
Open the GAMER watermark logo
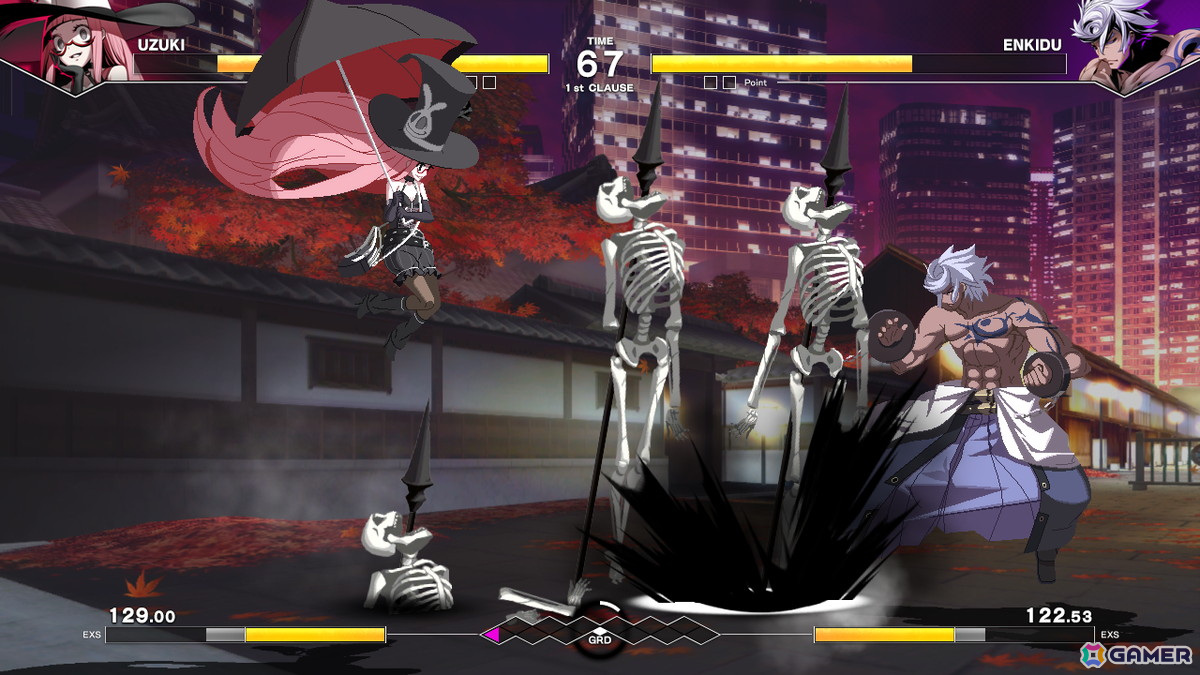coord(1136,653)
